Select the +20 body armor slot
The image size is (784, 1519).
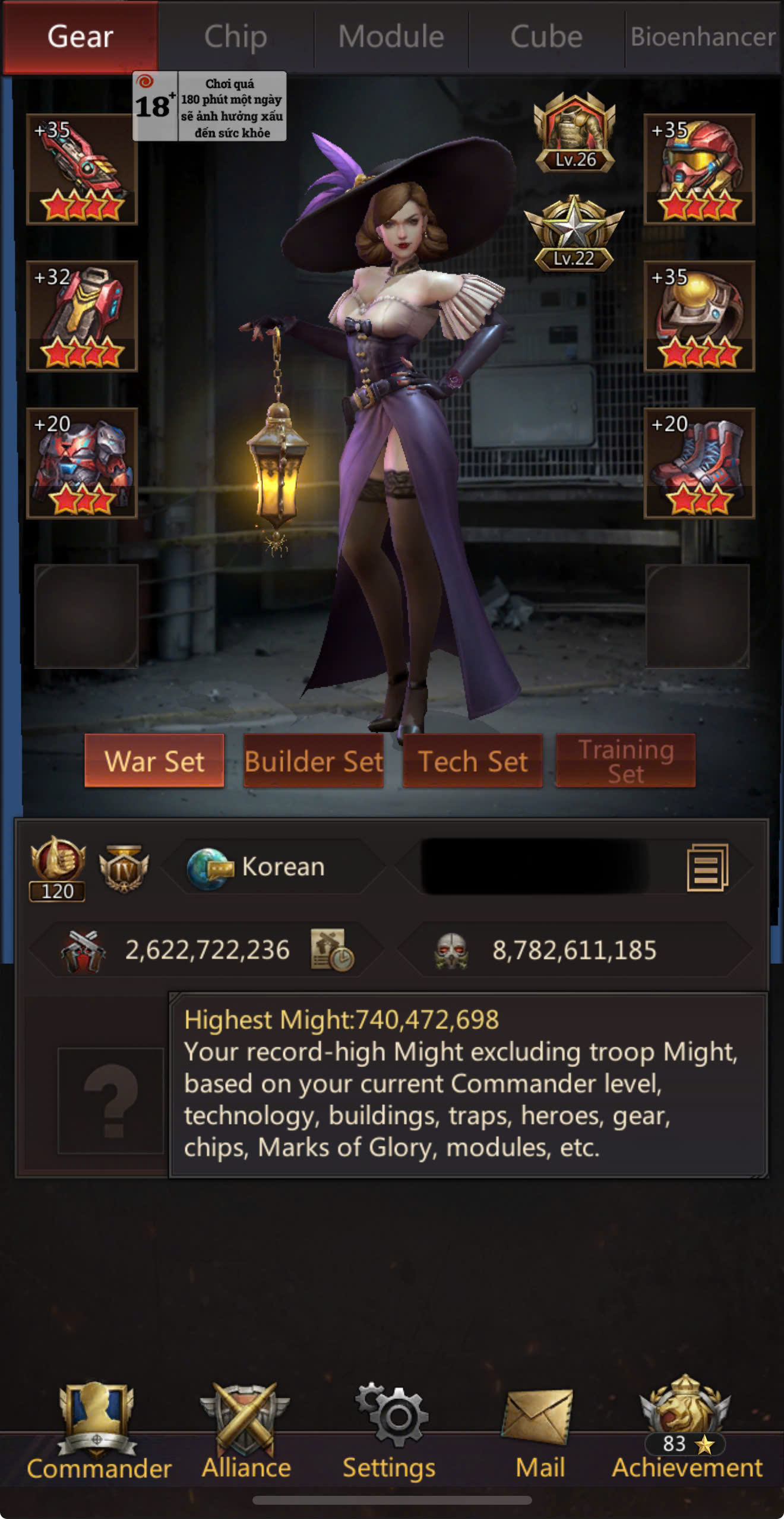[x=82, y=463]
